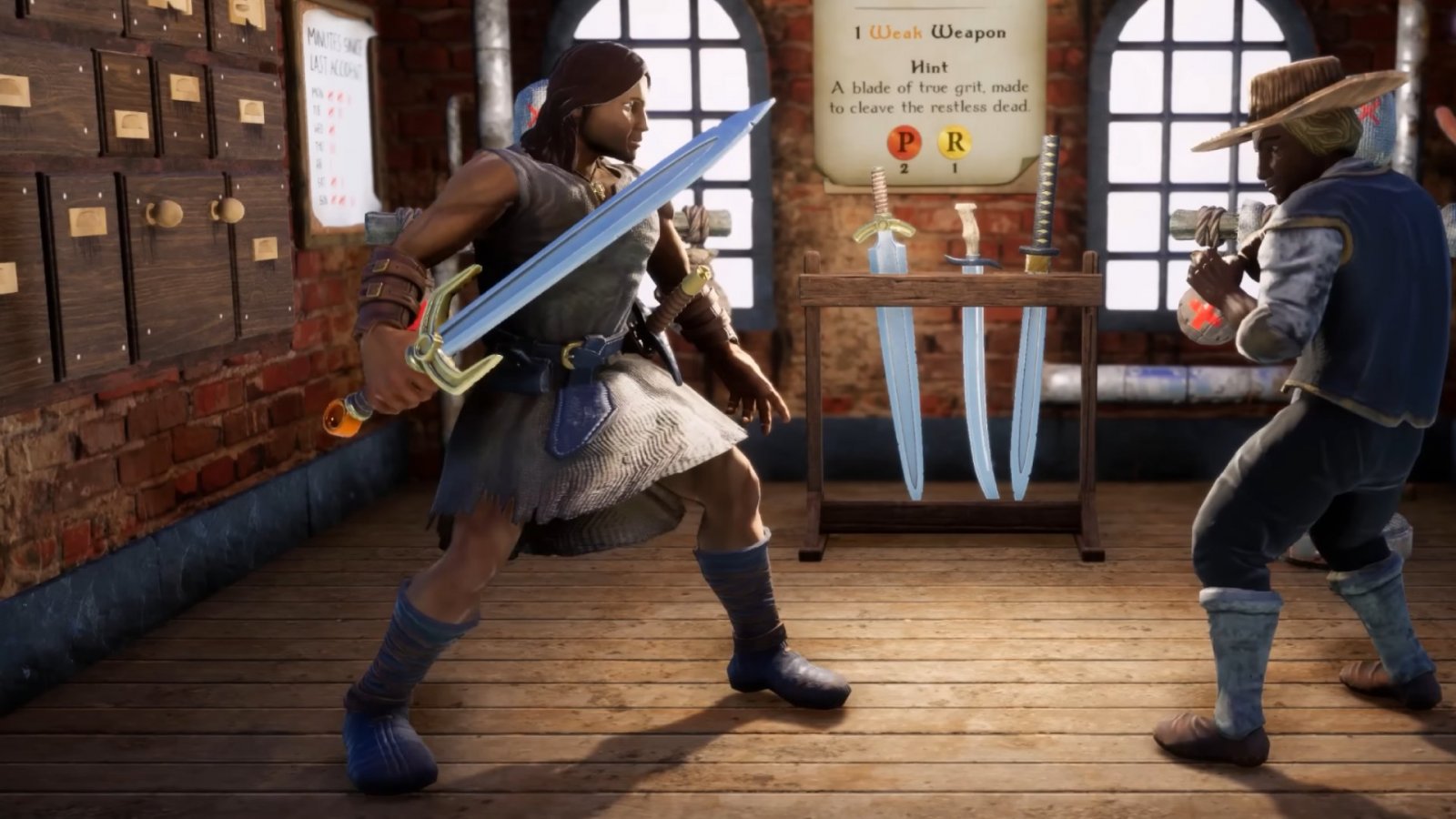Click the MINUTES SINCE LAST ACCIDENT sign
Viewport: 1456px width, 819px height.
(335, 50)
